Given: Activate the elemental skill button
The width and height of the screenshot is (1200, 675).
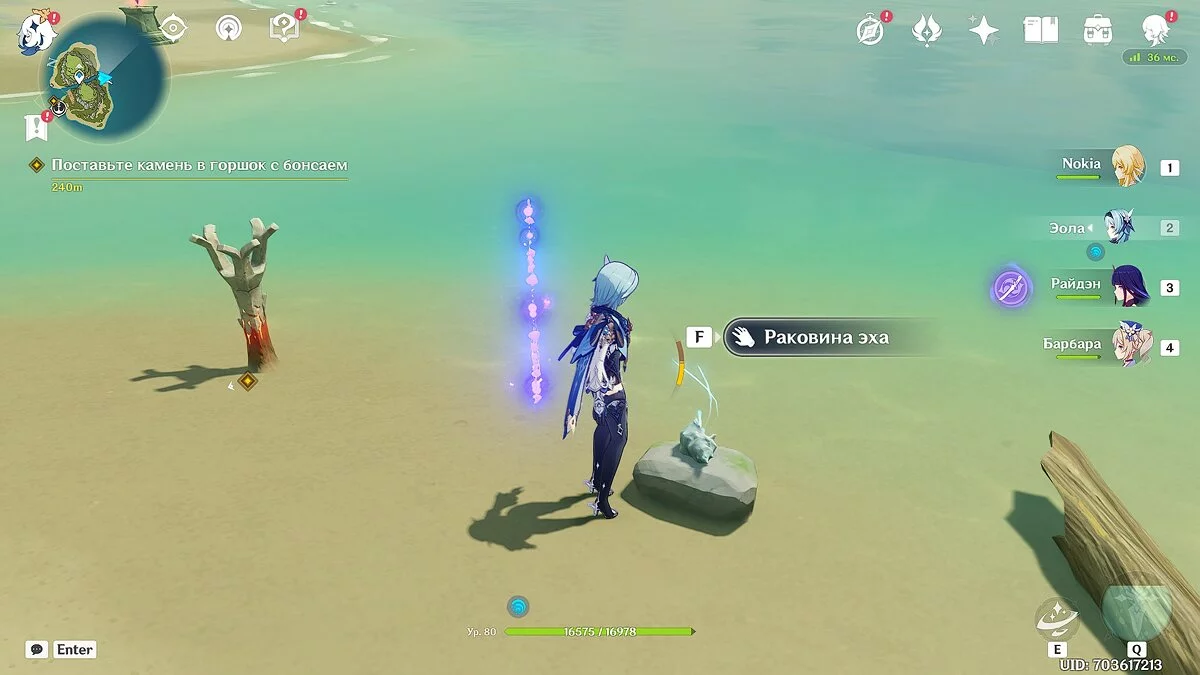Looking at the screenshot, I should [1057, 619].
